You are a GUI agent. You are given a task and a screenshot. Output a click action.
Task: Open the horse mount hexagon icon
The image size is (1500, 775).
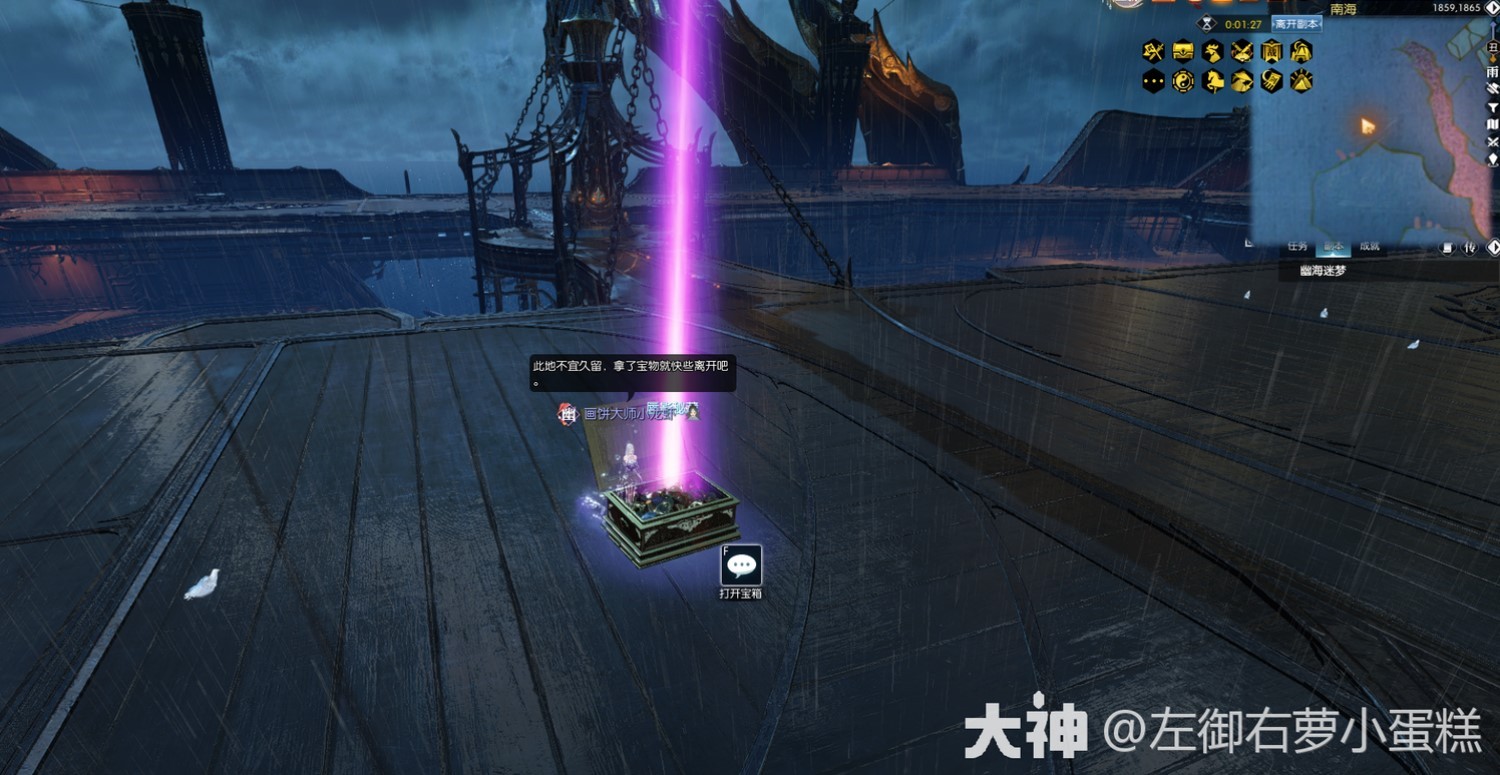pos(1213,81)
